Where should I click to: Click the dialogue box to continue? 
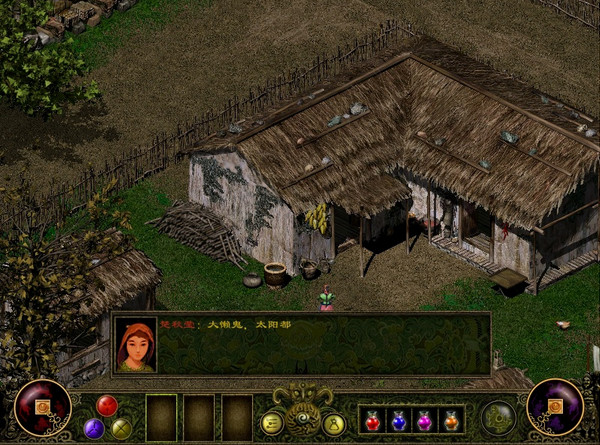[322, 345]
